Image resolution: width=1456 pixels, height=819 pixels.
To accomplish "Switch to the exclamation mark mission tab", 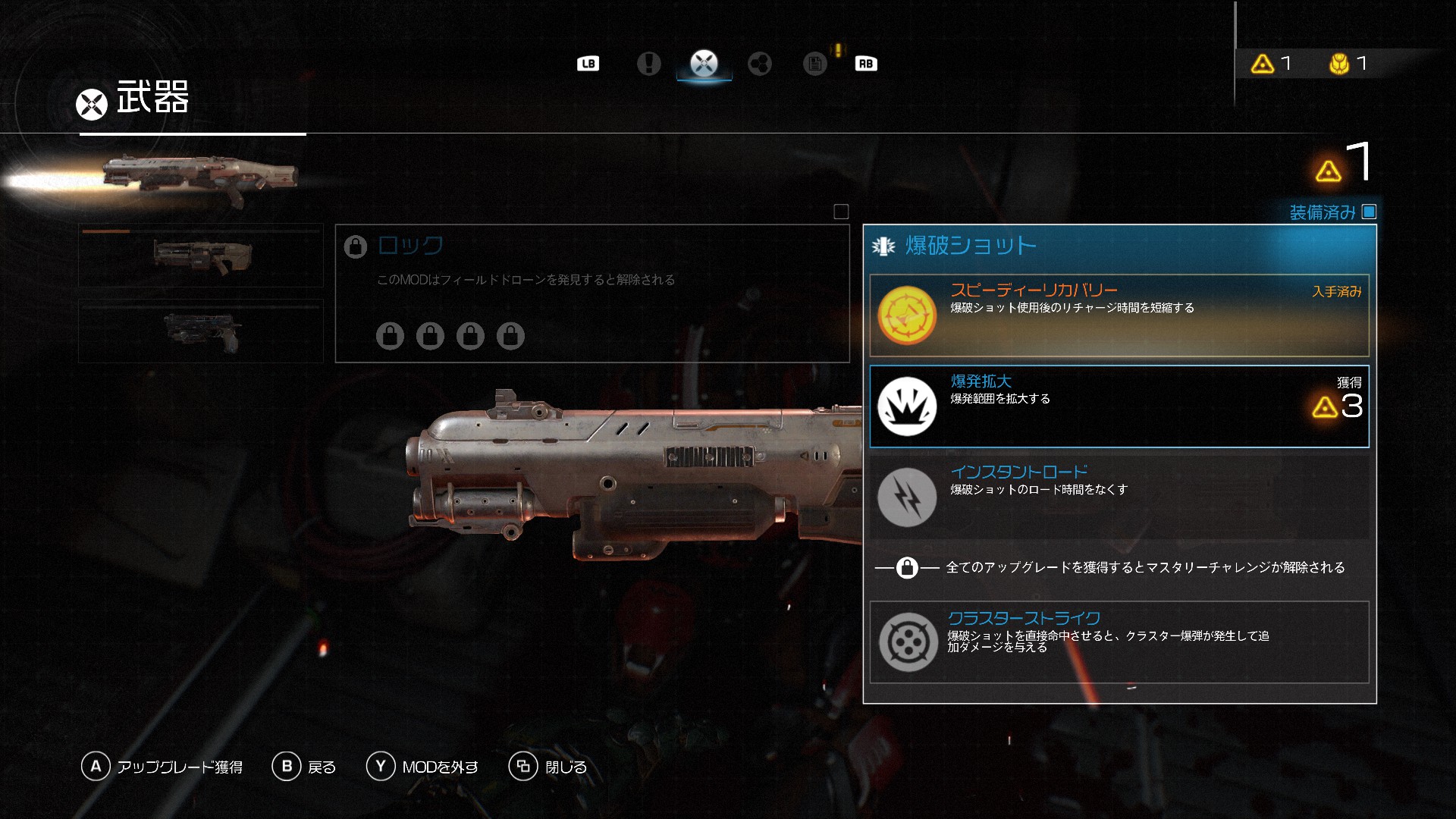I will pyautogui.click(x=648, y=64).
